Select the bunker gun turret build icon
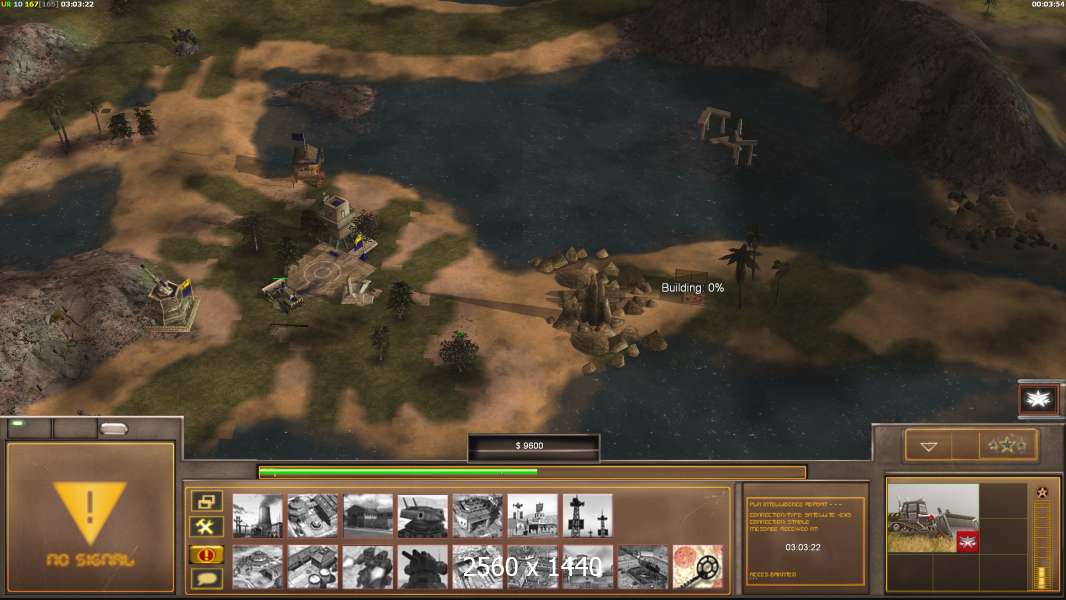Screen dimensions: 1066x600 (x=422, y=516)
